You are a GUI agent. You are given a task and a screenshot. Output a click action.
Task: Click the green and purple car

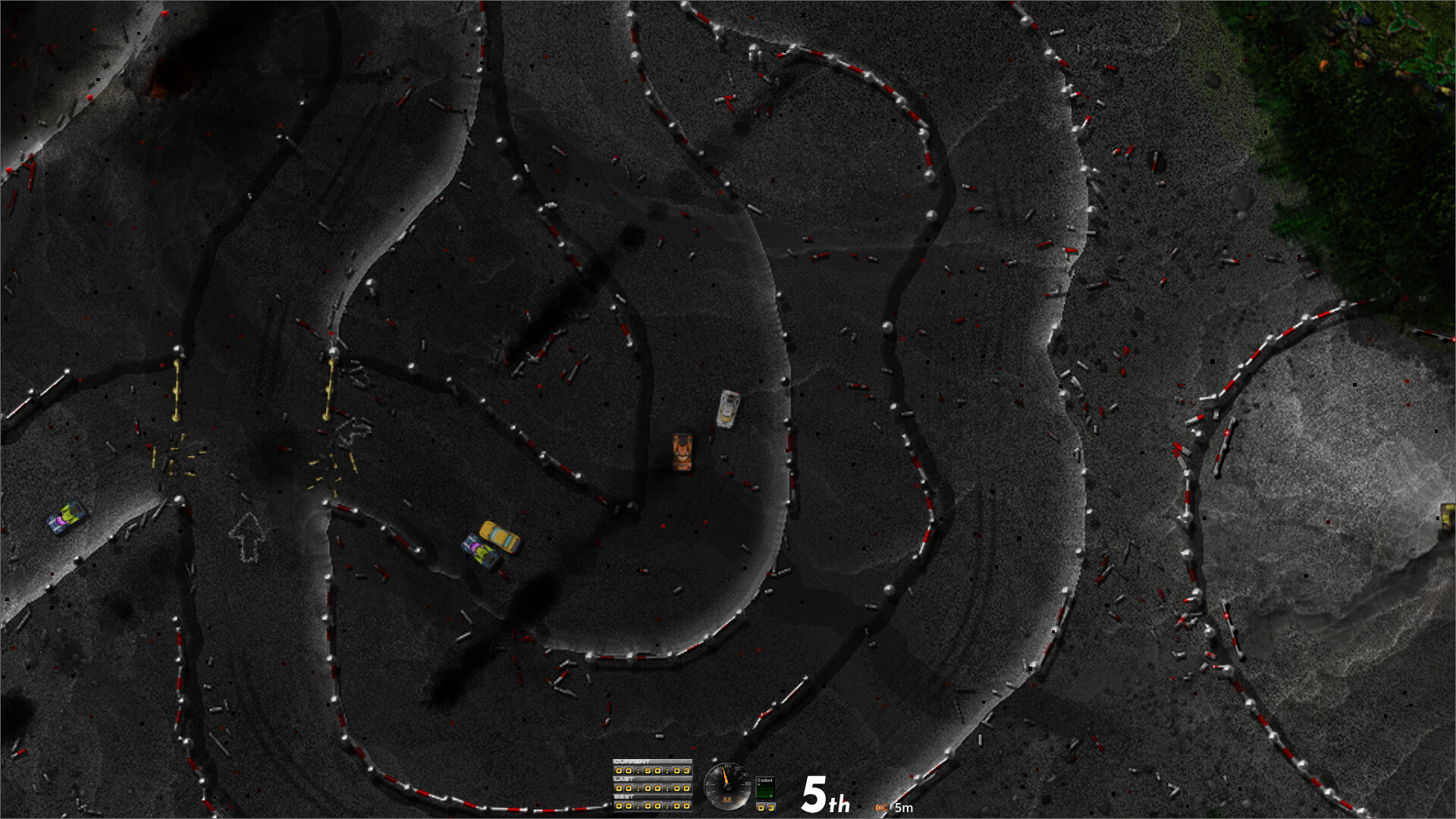coord(479,548)
